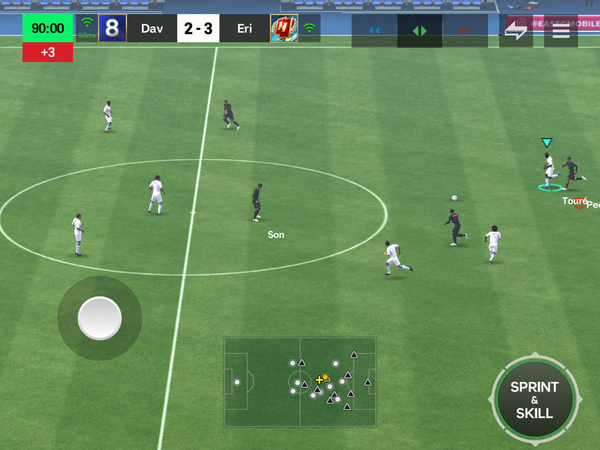Switch player with the swap arrows button
Image resolution: width=600 pixels, height=450 pixels.
(x=516, y=30)
